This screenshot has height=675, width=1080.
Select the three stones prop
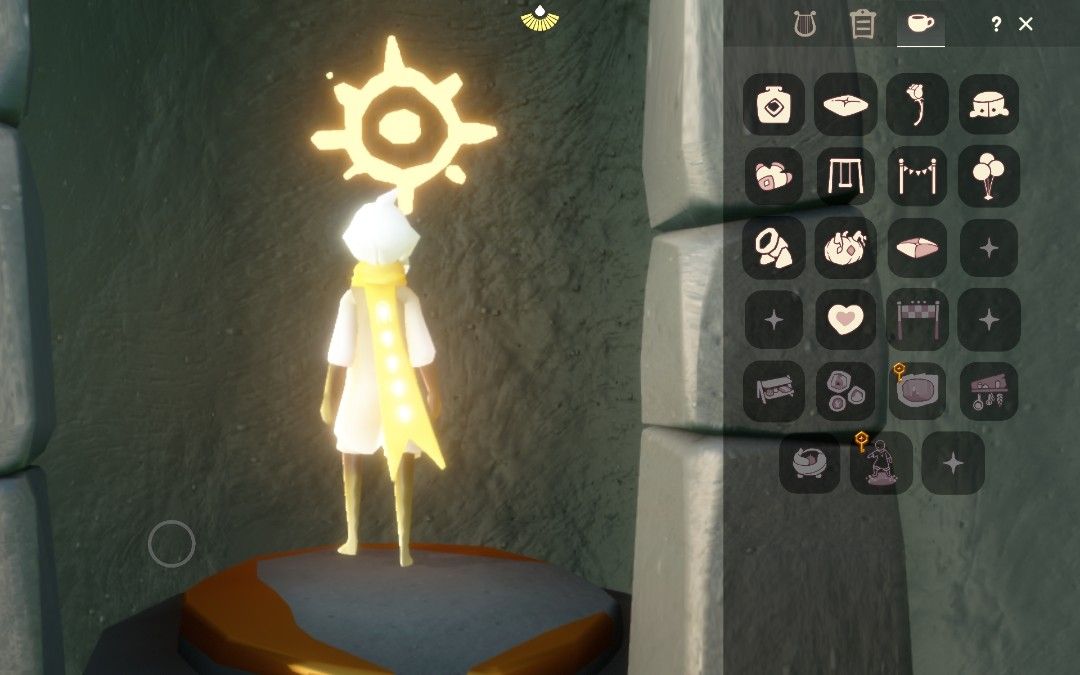tap(846, 391)
